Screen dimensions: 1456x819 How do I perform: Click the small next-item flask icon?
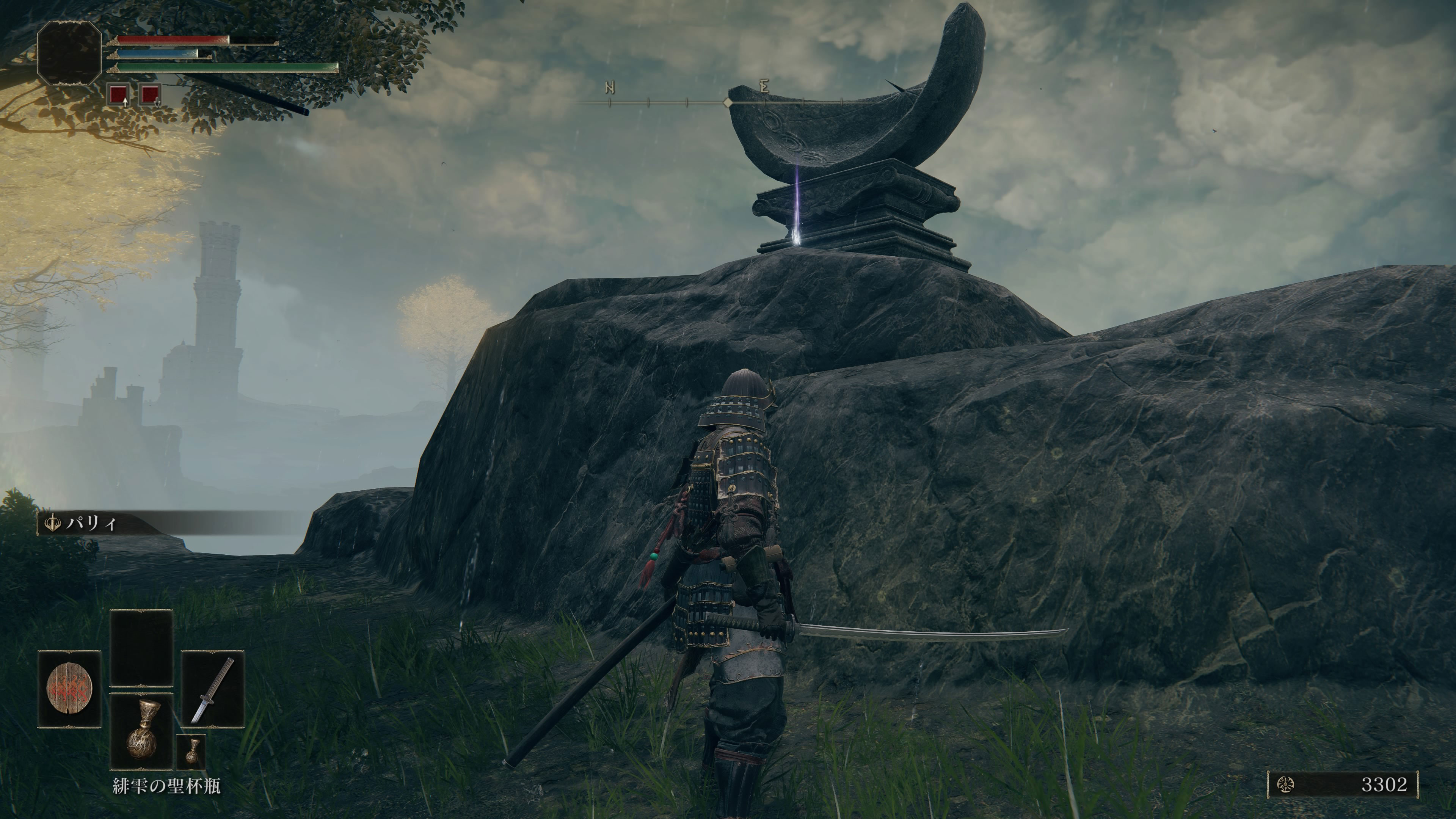coord(191,751)
